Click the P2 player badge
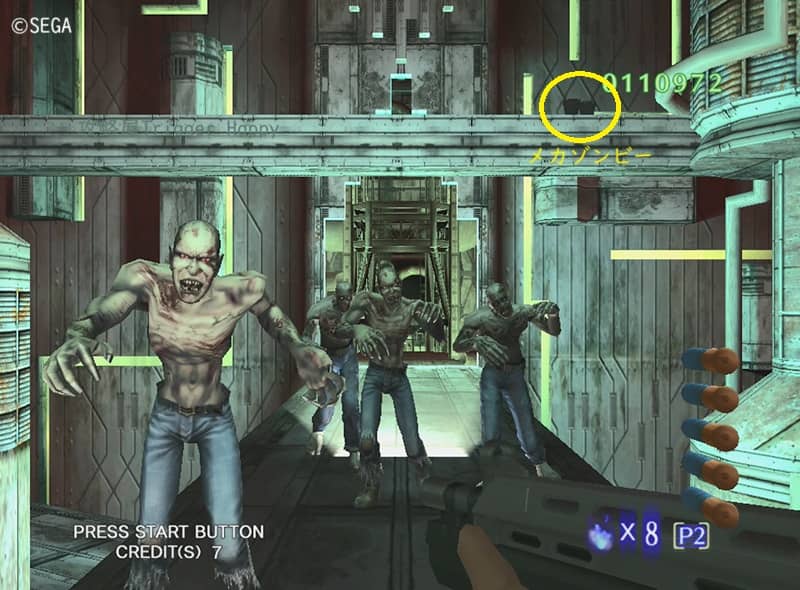 click(x=691, y=535)
